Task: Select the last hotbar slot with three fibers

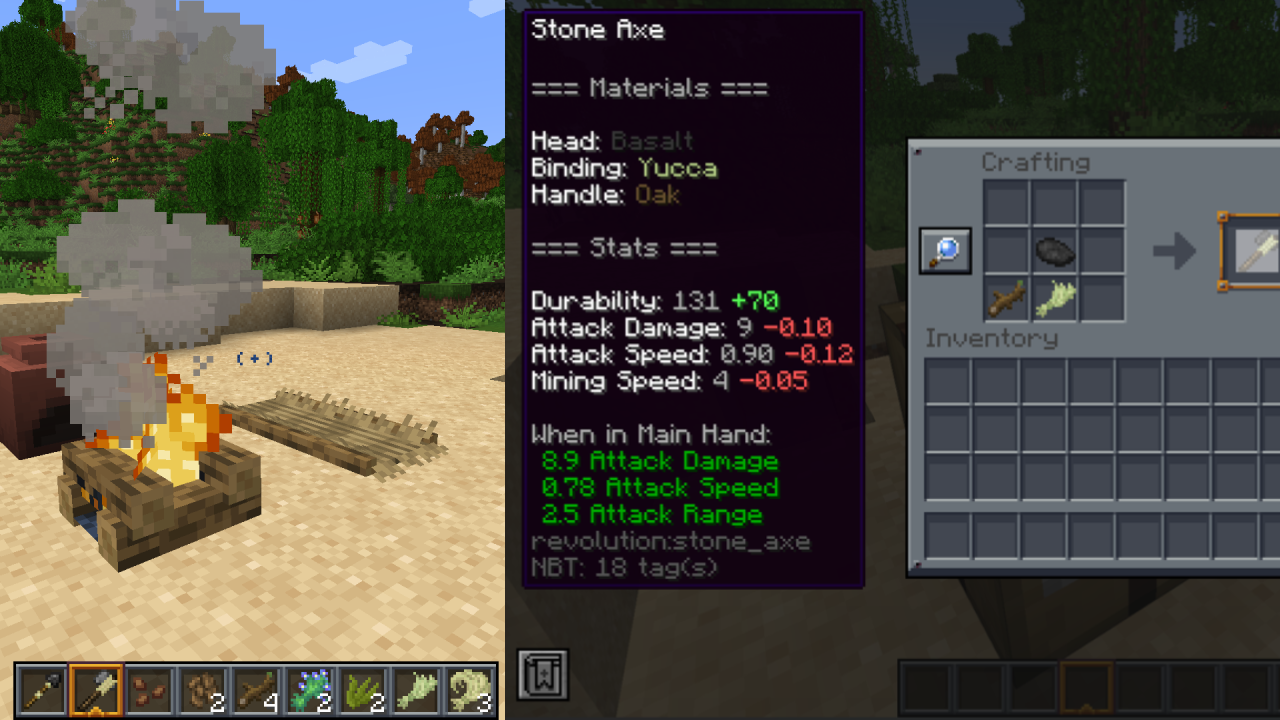Action: point(472,689)
